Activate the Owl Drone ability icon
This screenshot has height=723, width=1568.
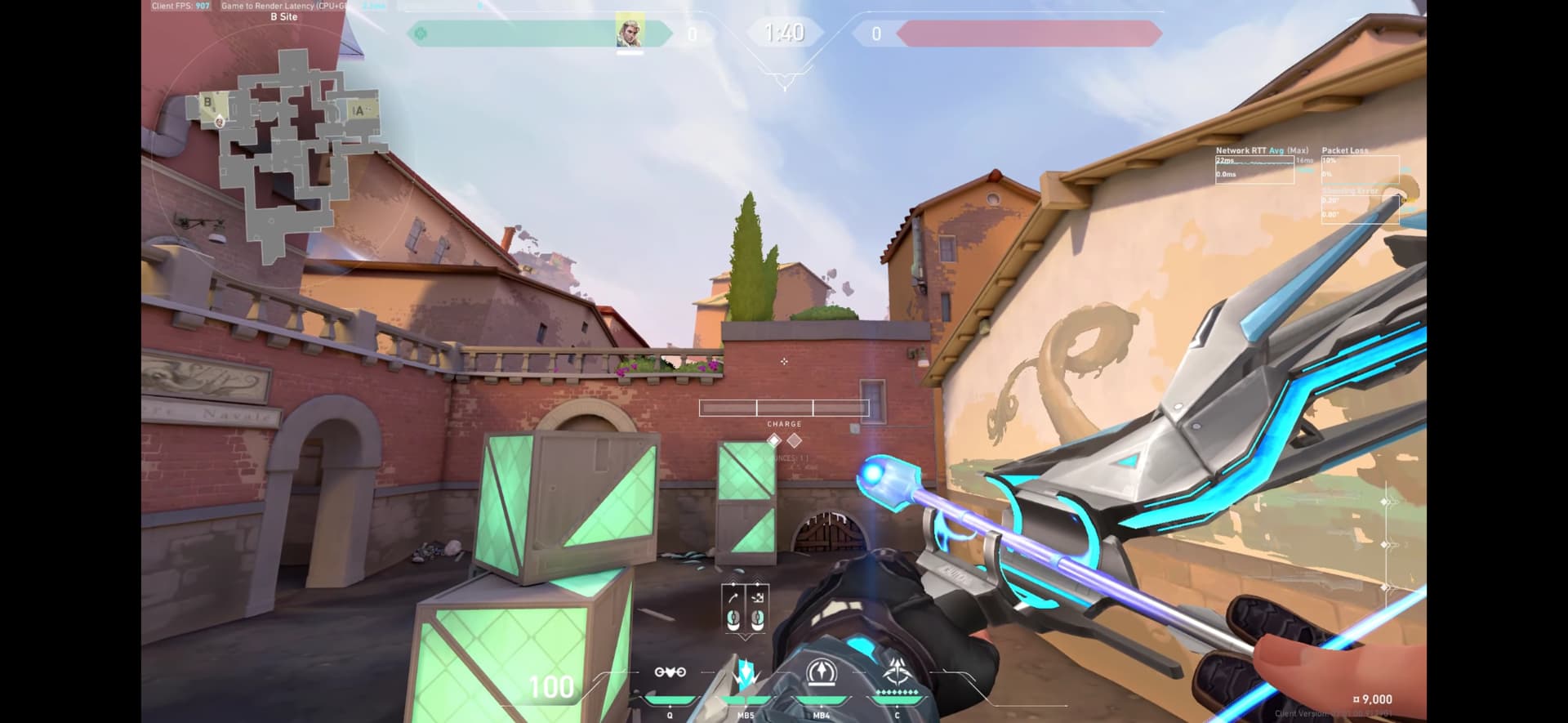click(670, 673)
